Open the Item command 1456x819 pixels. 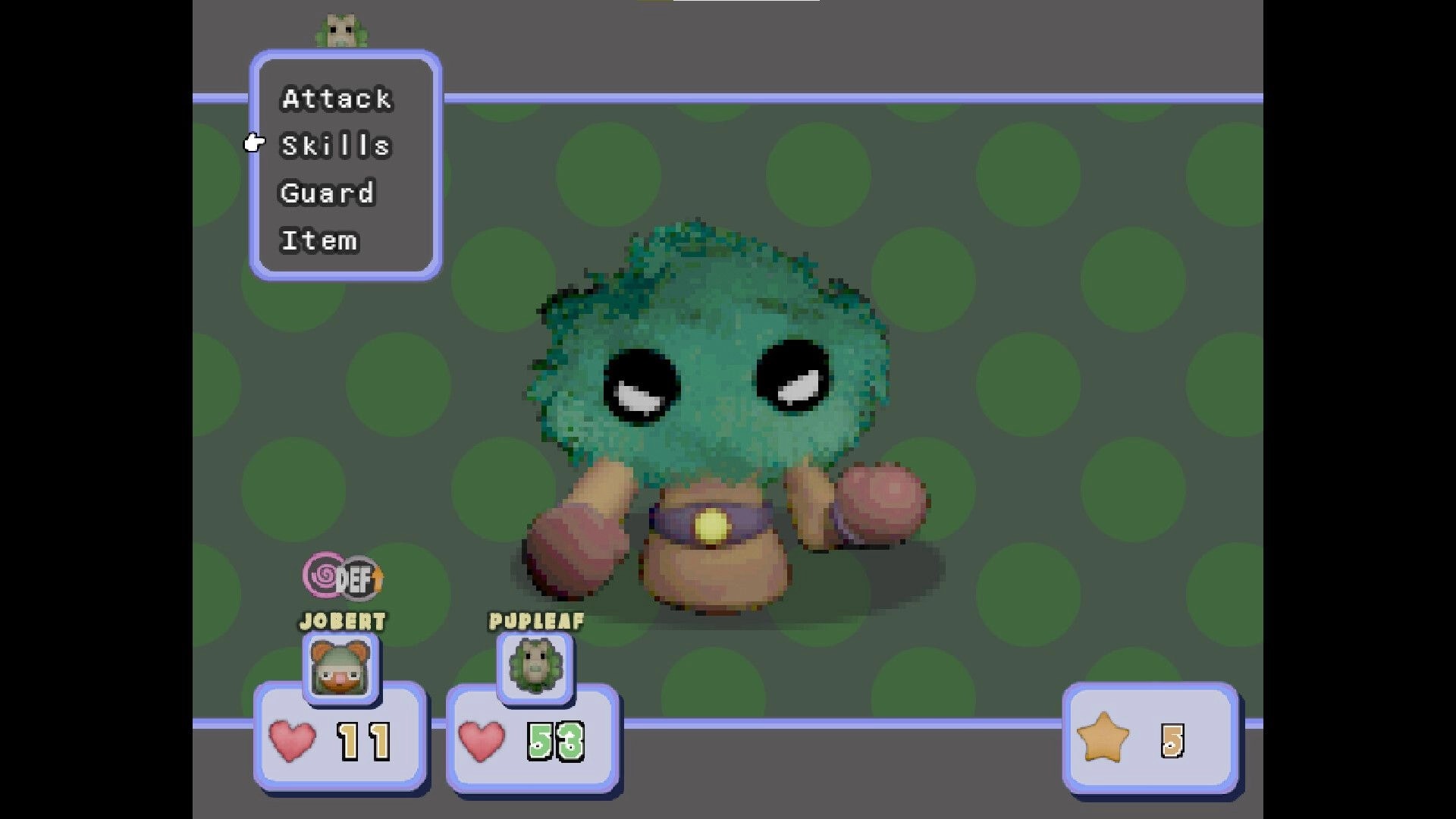coord(319,240)
